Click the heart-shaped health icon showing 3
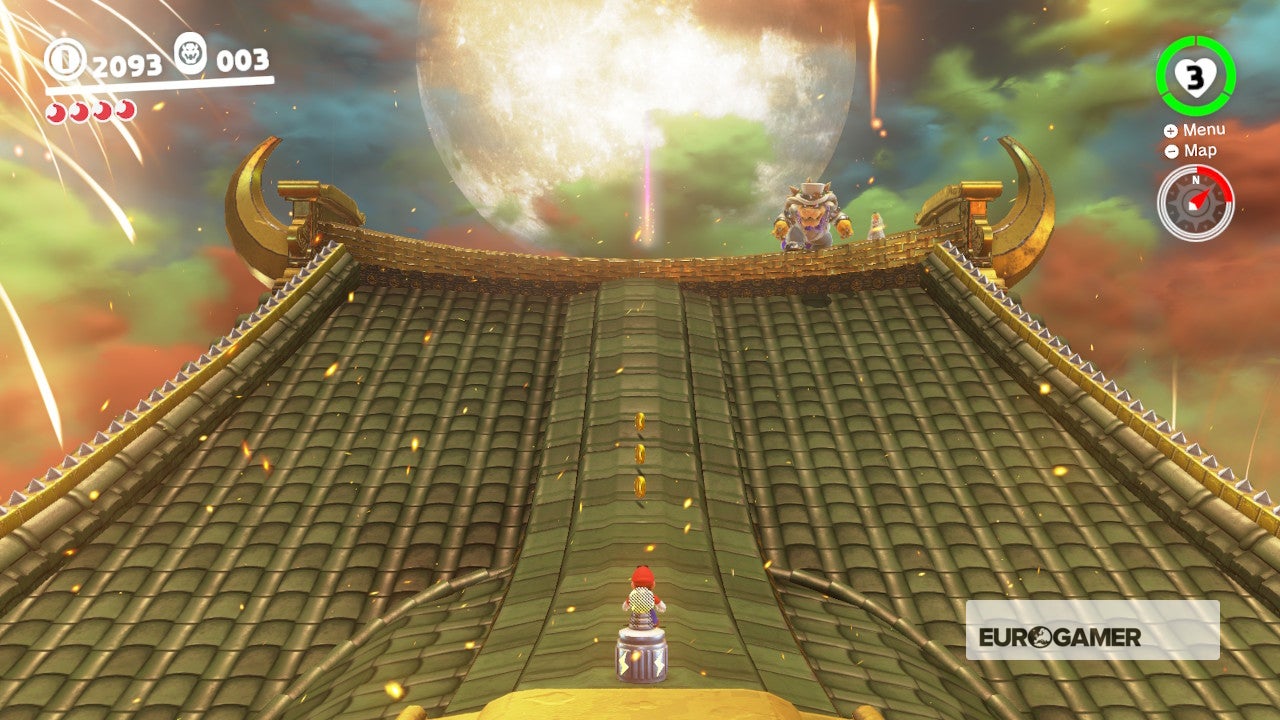1280x720 pixels. (x=1195, y=74)
